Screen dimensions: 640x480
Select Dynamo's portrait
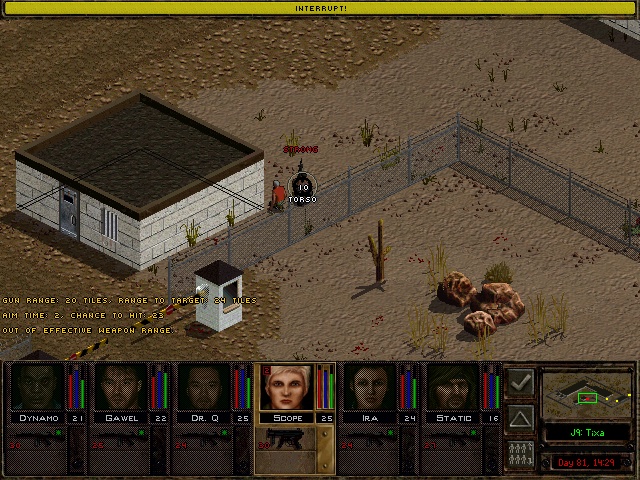[x=38, y=387]
